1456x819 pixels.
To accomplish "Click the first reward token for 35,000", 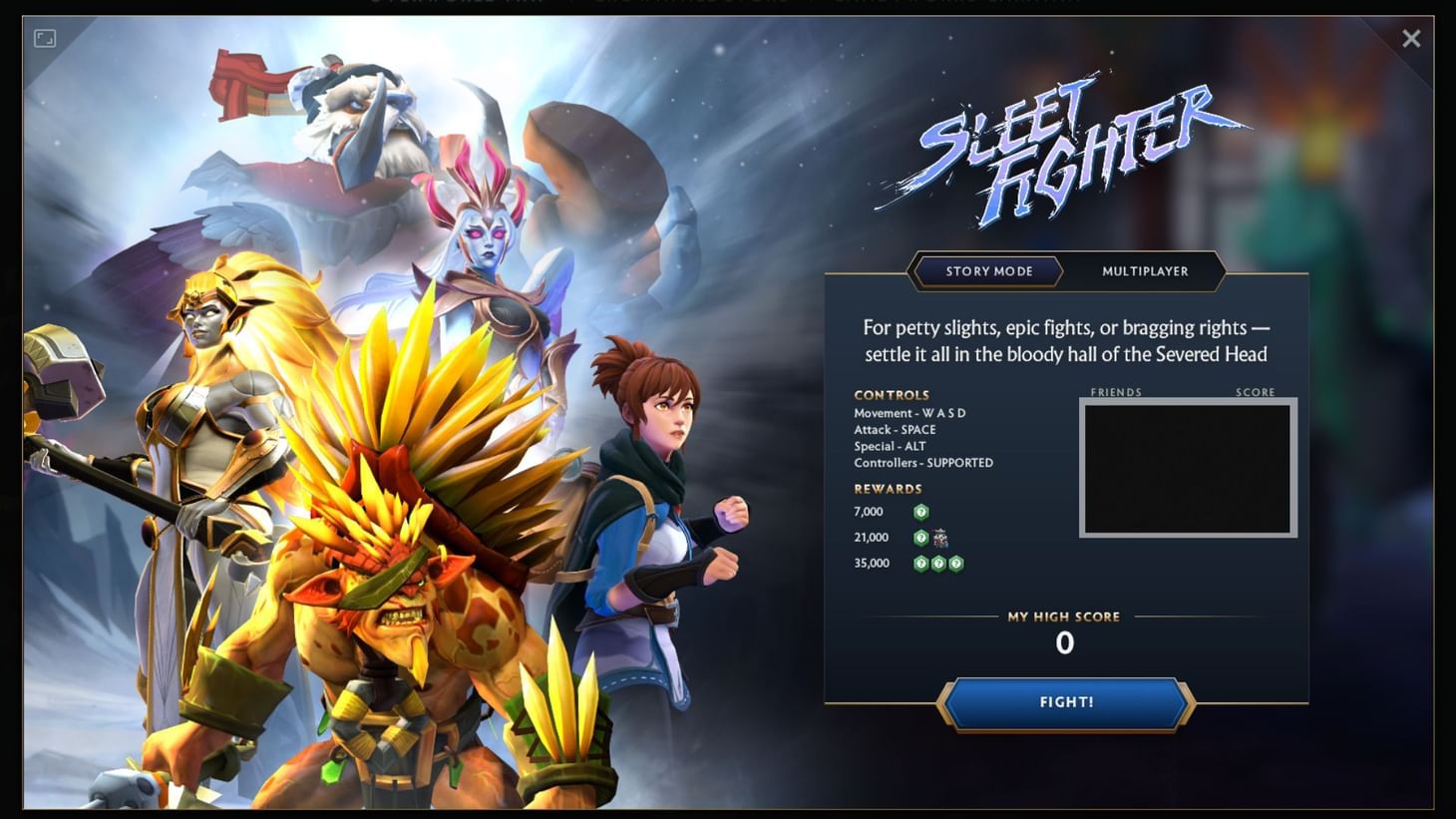I will coord(919,563).
